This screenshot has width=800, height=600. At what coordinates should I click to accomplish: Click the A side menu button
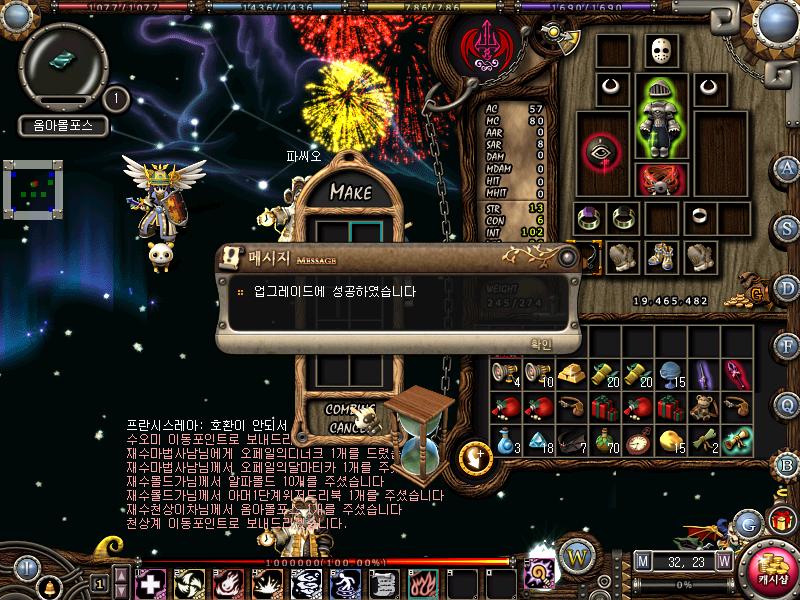click(x=787, y=168)
